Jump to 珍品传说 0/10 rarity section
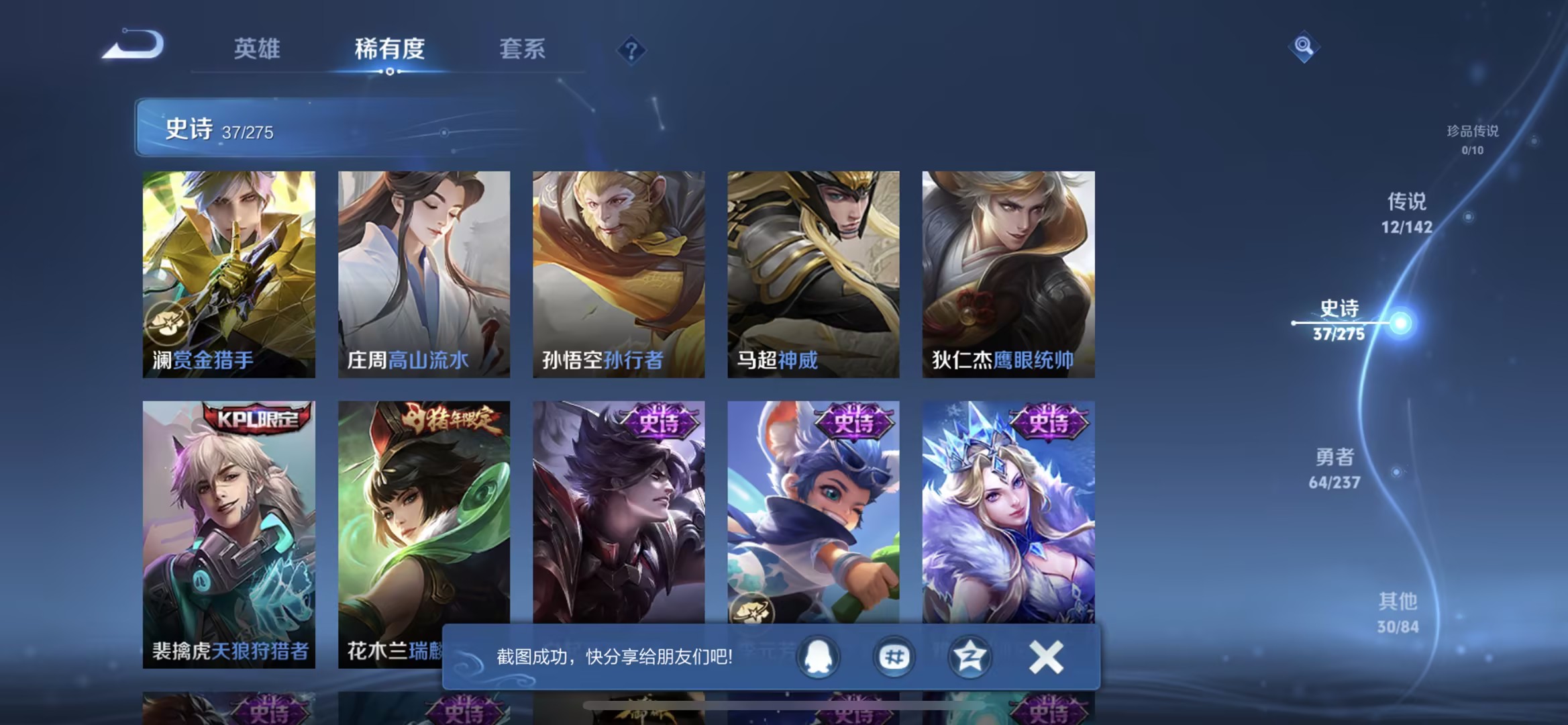 click(x=1473, y=141)
